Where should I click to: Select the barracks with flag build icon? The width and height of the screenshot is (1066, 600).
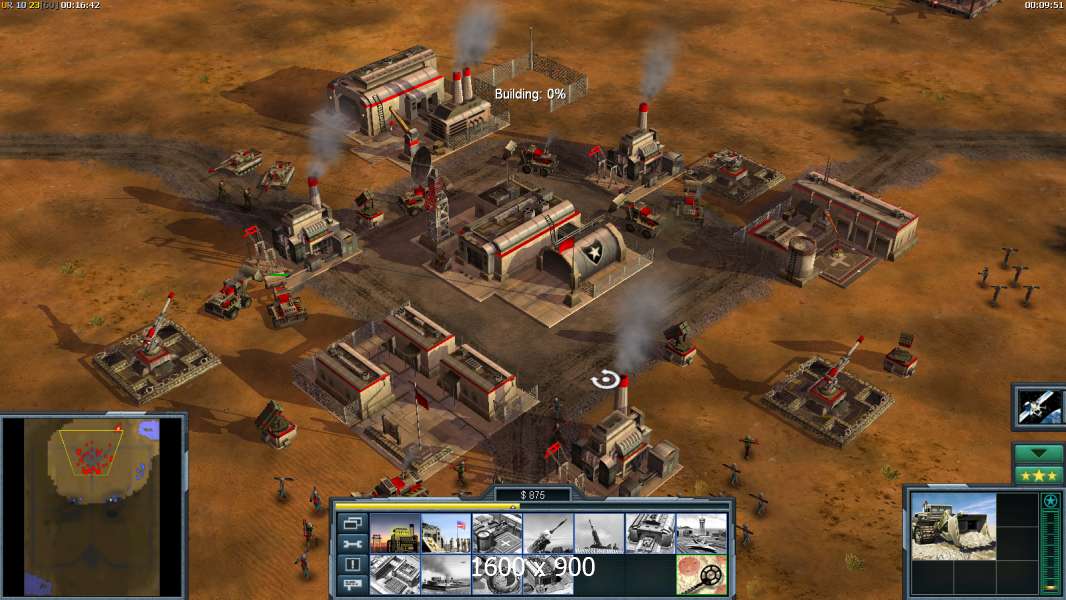click(x=445, y=533)
